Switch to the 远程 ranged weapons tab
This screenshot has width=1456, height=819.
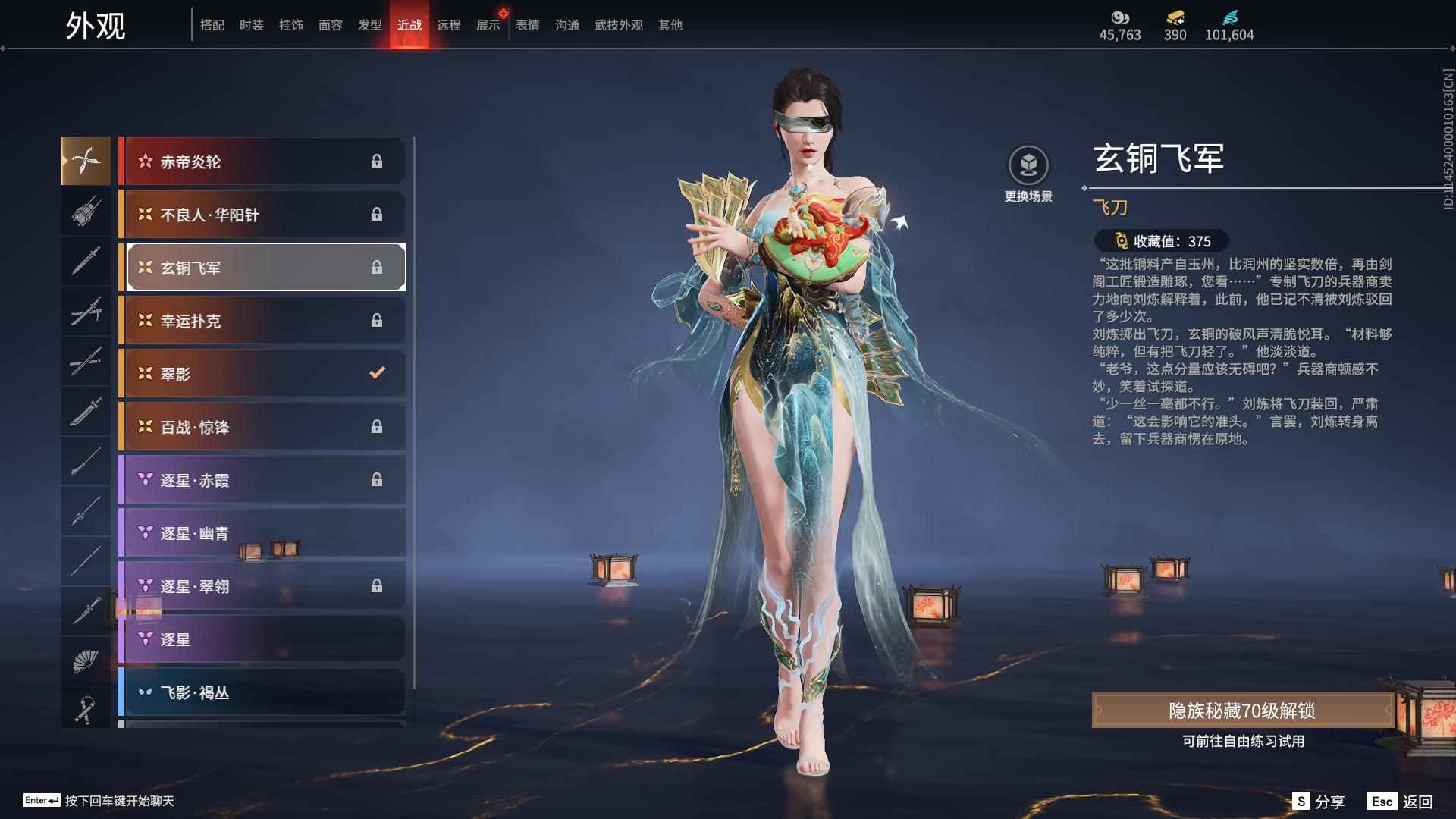coord(450,24)
